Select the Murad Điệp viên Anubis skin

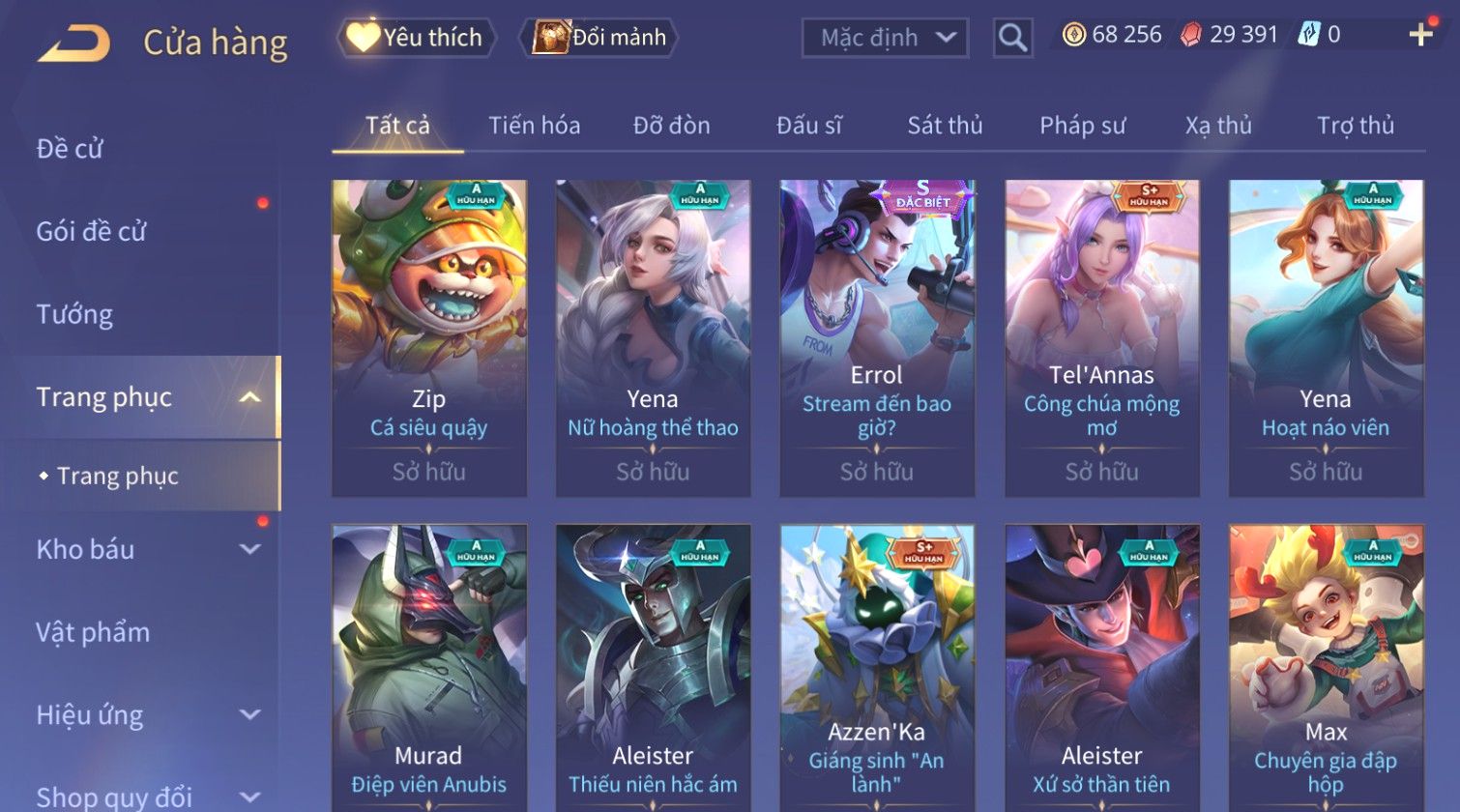tap(429, 667)
